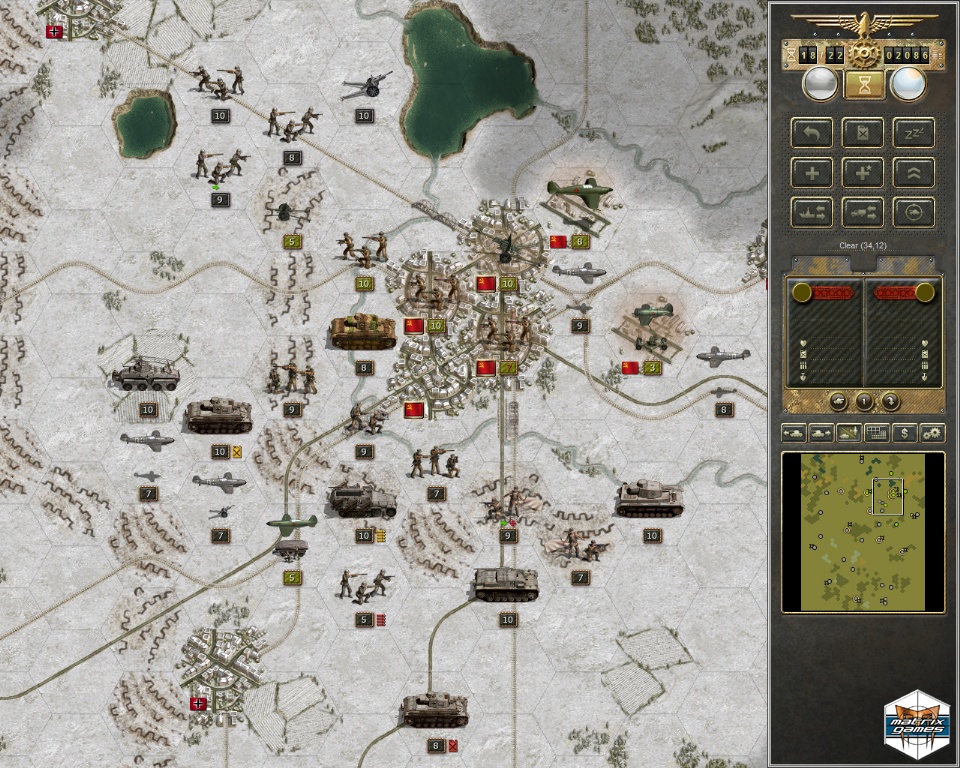This screenshot has height=768, width=960.
Task: Toggle the air and ground view button
Action: click(x=850, y=433)
